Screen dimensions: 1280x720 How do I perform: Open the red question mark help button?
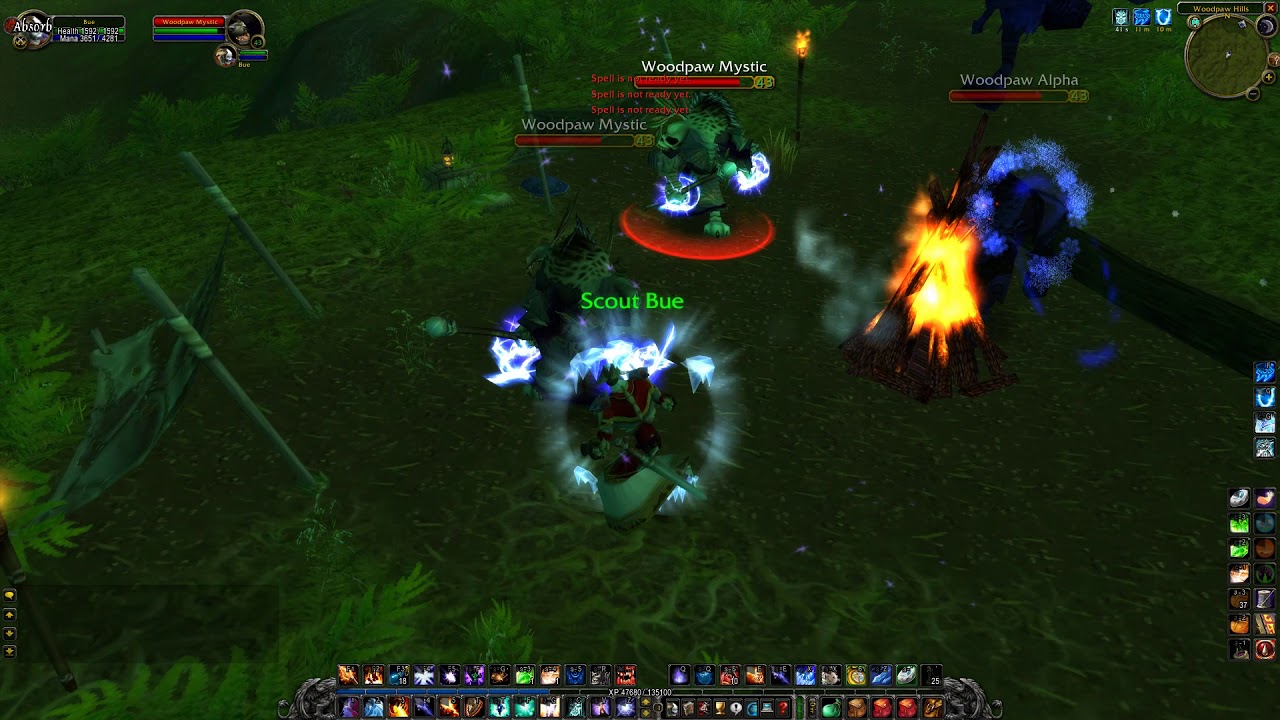[x=783, y=709]
